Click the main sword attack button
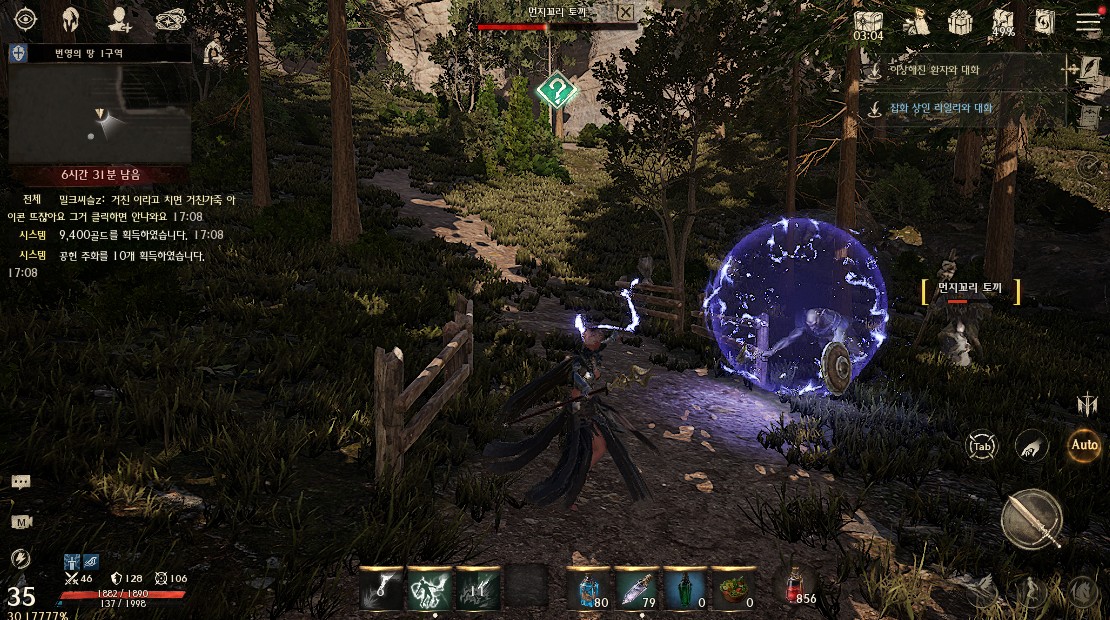Viewport: 1110px width, 620px height. pyautogui.click(x=1031, y=519)
